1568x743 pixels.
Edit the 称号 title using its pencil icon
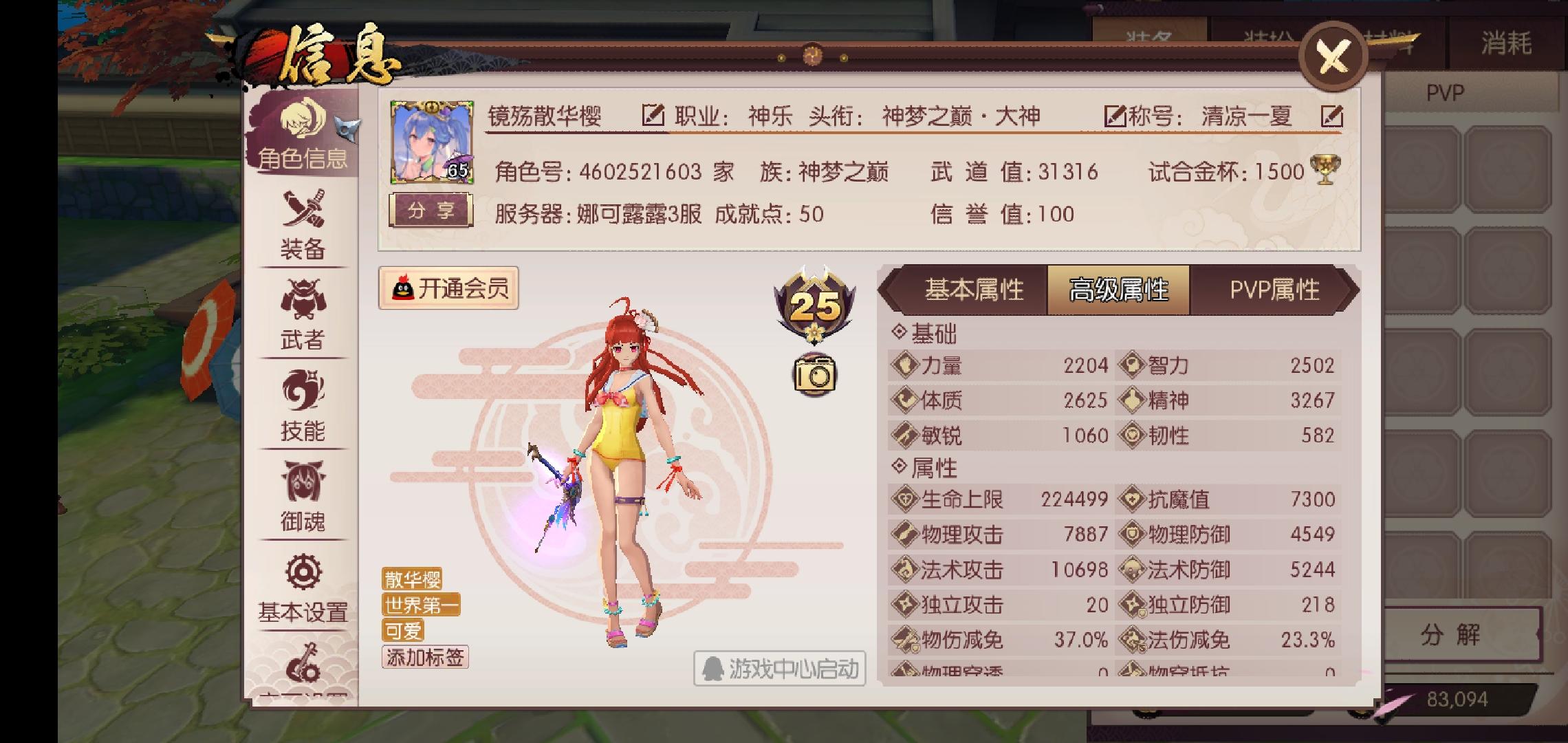(x=1333, y=116)
